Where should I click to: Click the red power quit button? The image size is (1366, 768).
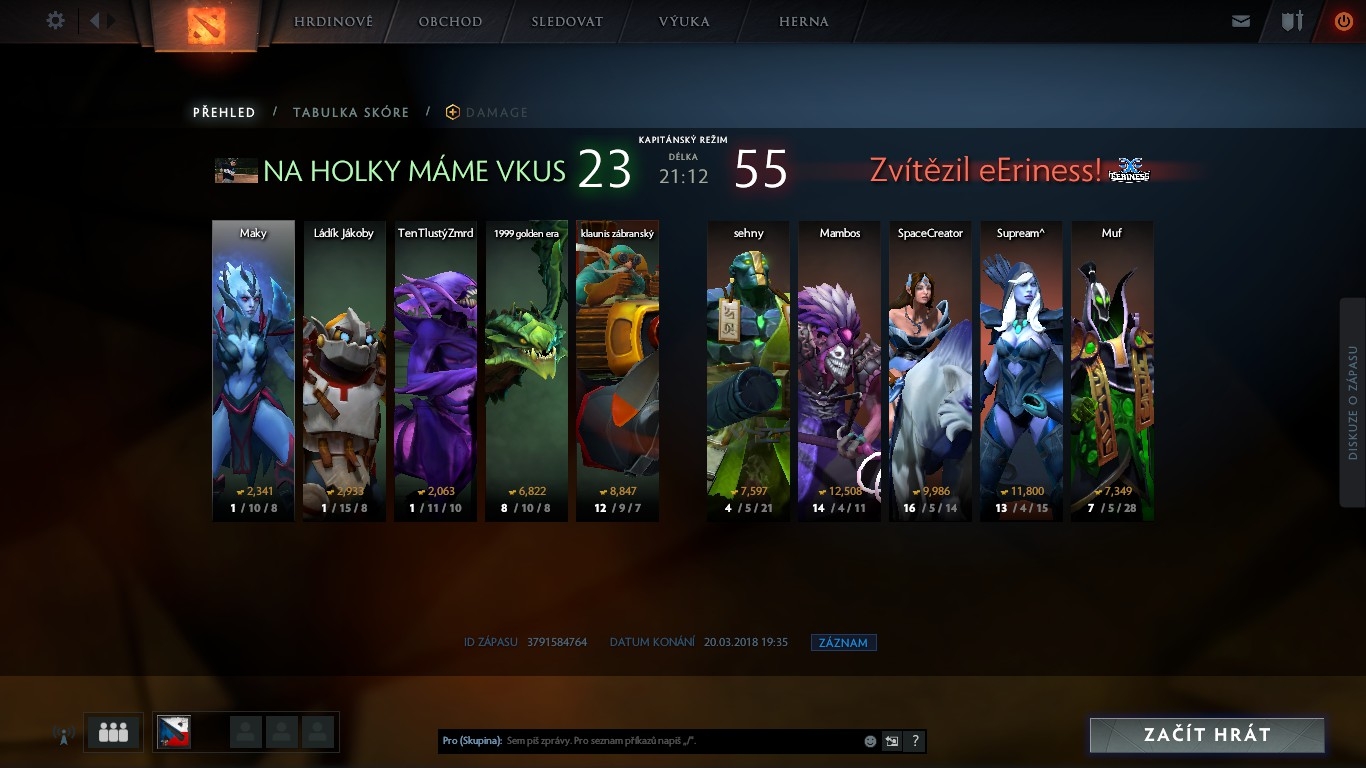pyautogui.click(x=1343, y=21)
